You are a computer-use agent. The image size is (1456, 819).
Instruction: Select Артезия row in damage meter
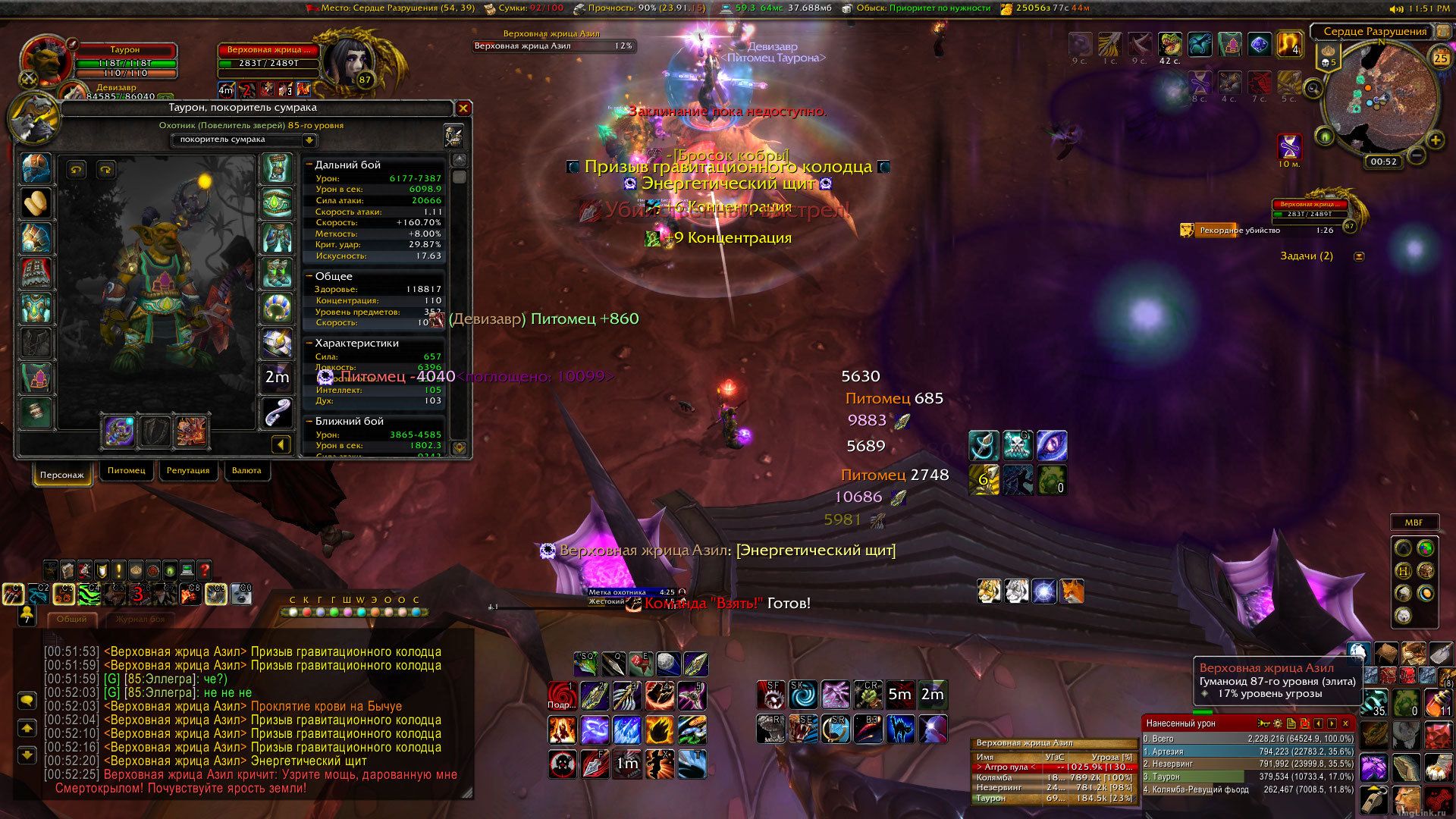(x=1247, y=752)
